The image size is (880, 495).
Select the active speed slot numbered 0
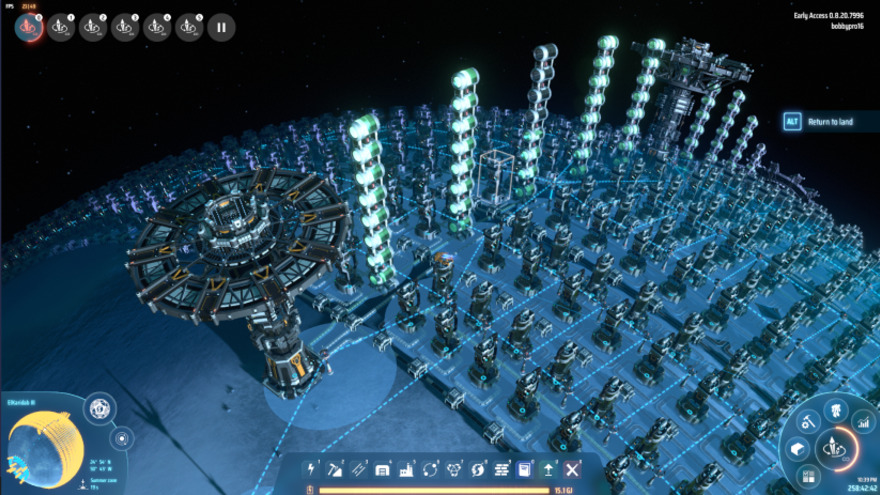[29, 27]
